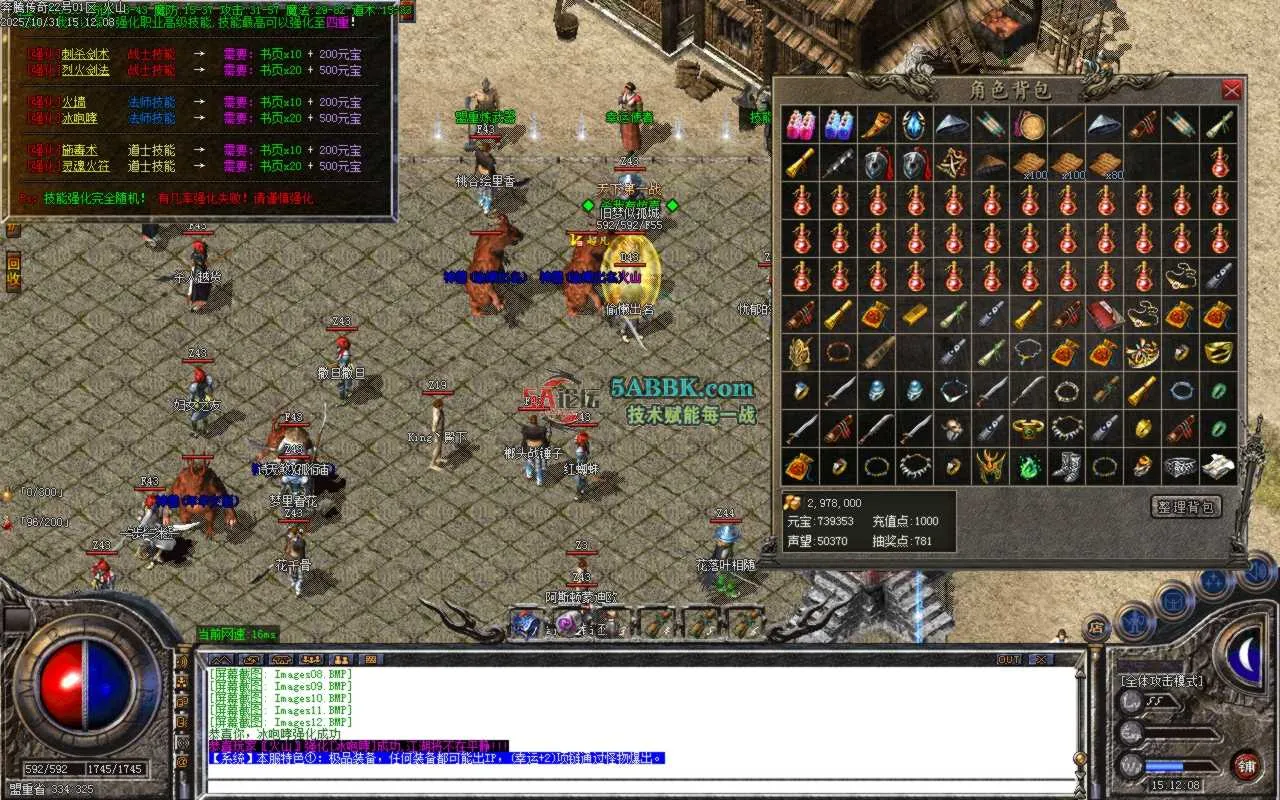Collapse chat with the double-arrow toolbar icon
The image size is (1280, 800).
220,660
